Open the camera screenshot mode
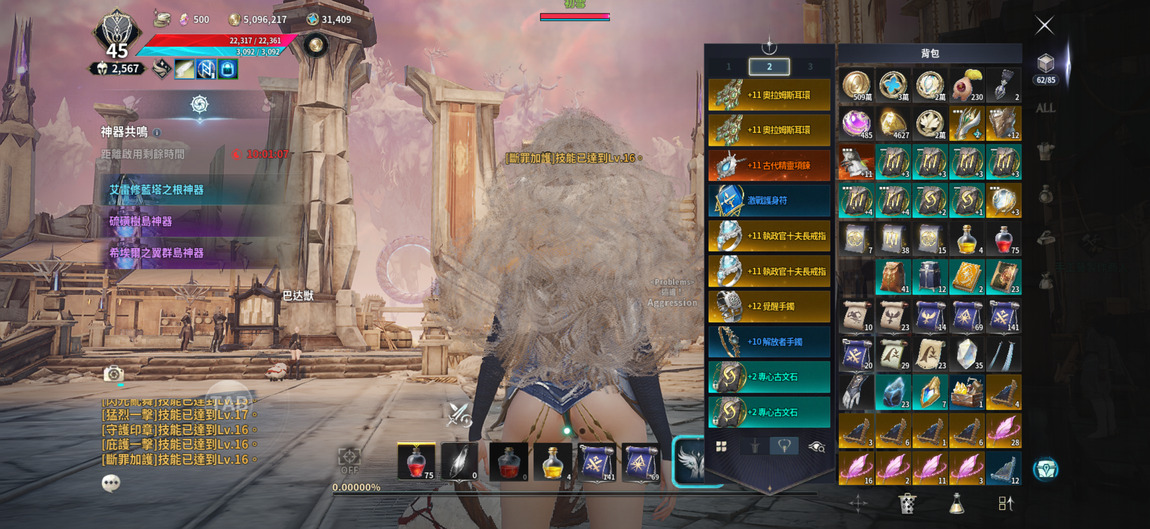The height and width of the screenshot is (529, 1150). (114, 373)
